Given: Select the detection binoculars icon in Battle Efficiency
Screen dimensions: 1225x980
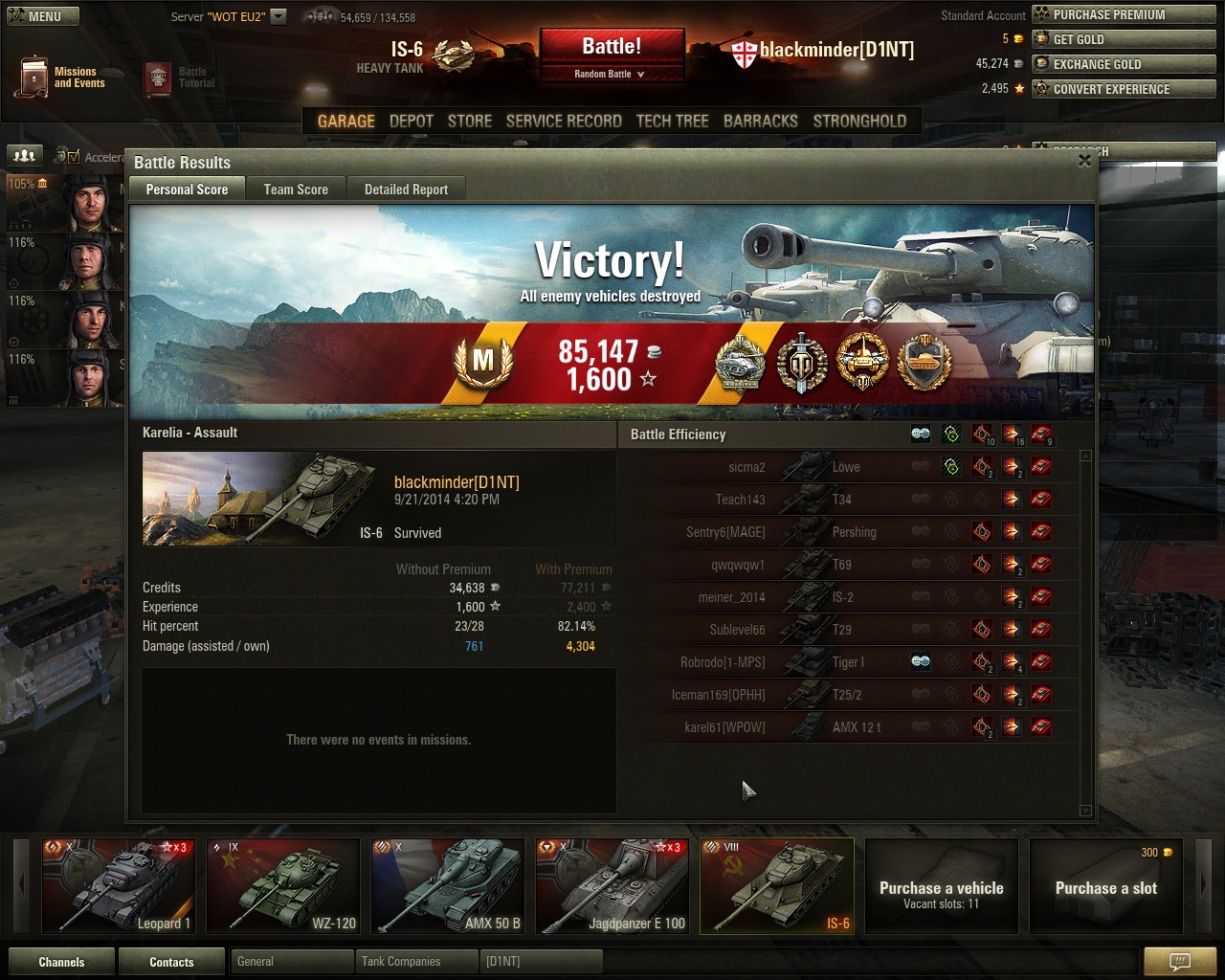Looking at the screenshot, I should click(920, 434).
